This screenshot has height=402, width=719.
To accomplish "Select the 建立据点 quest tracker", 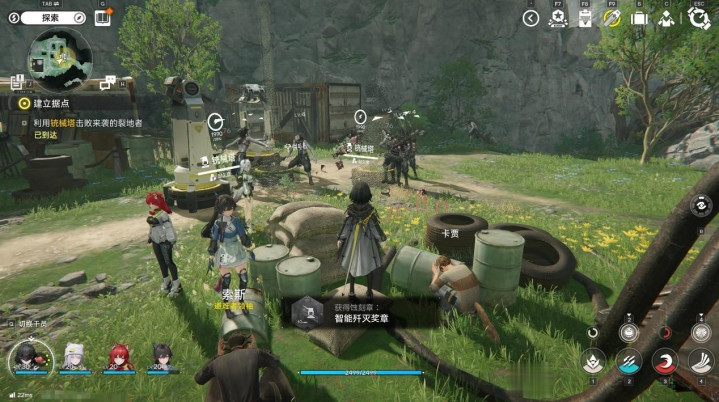I will click(50, 103).
